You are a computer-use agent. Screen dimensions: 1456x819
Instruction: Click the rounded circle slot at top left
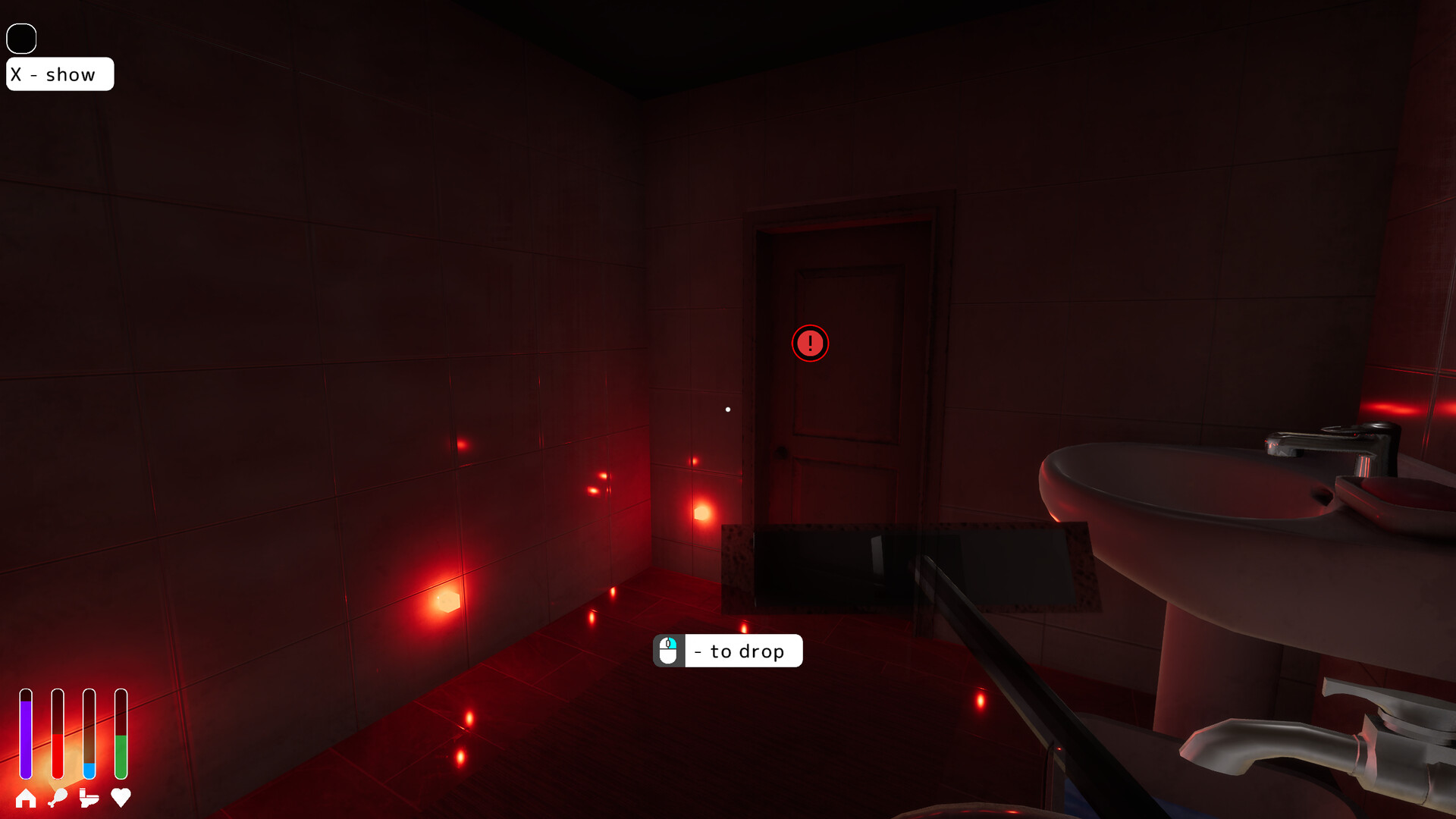[21, 37]
